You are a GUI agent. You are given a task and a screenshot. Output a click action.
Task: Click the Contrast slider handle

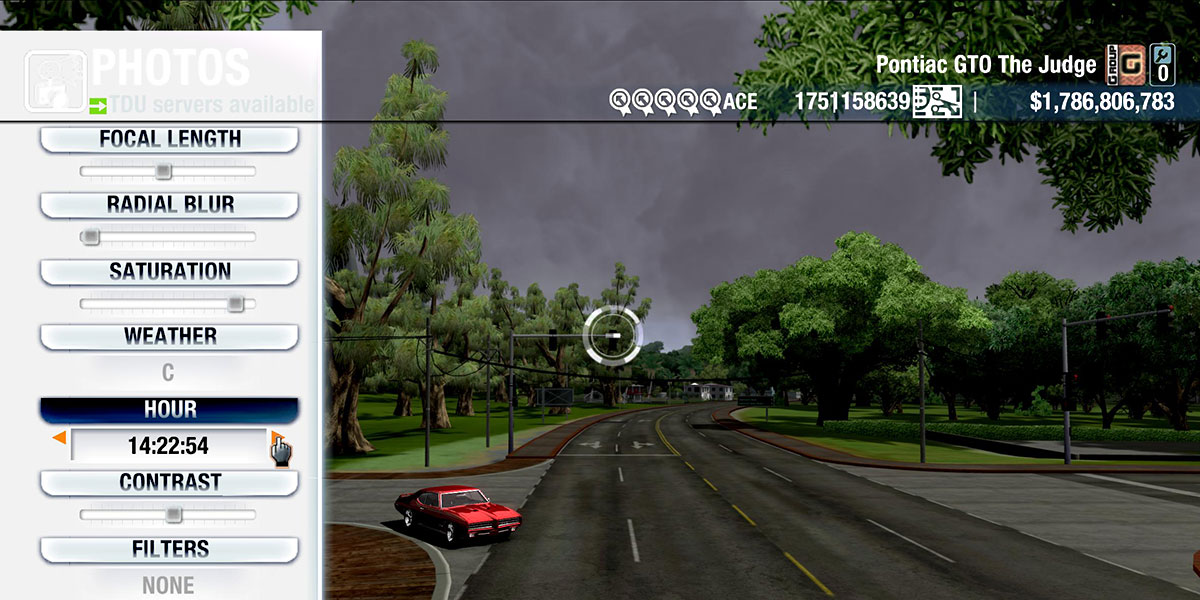pos(173,515)
